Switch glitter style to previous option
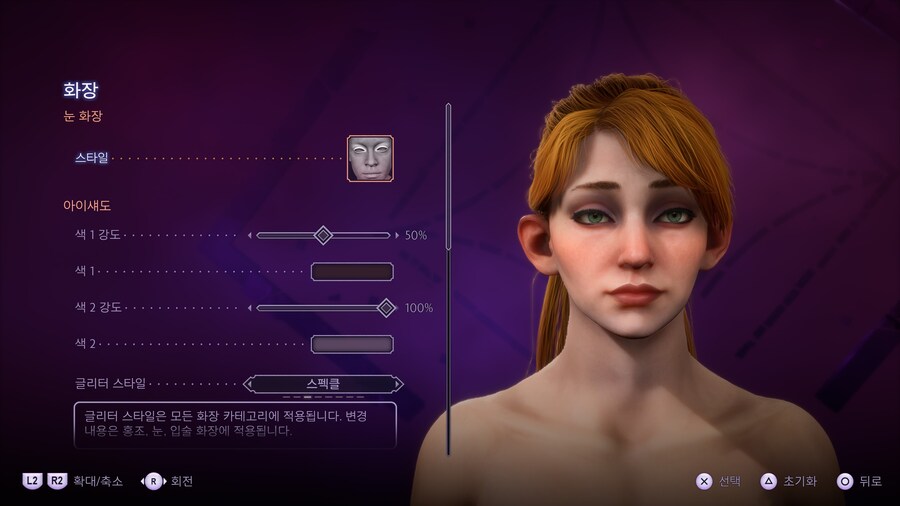This screenshot has width=900, height=506. click(x=249, y=384)
